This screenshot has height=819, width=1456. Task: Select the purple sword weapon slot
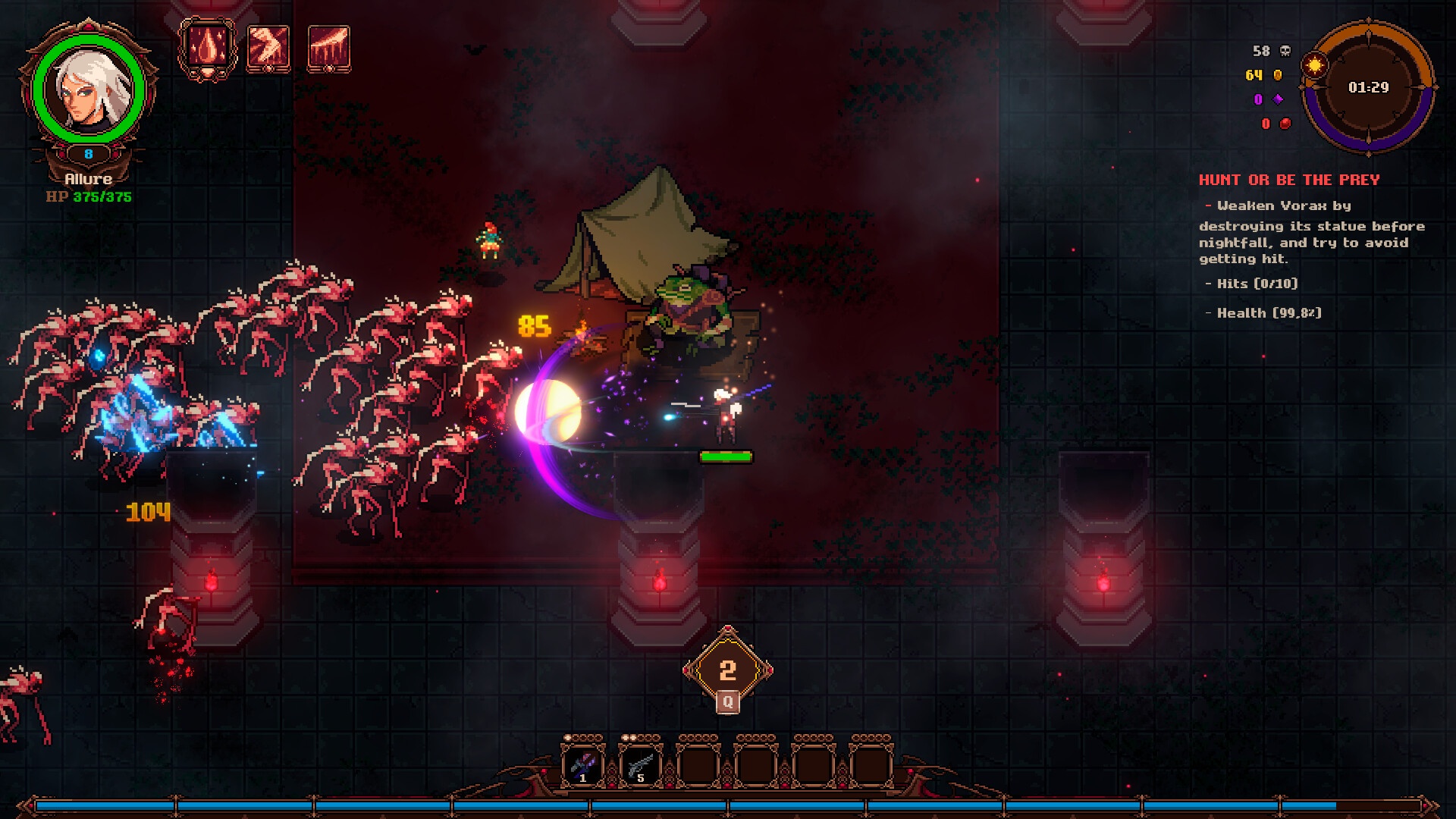[x=582, y=764]
